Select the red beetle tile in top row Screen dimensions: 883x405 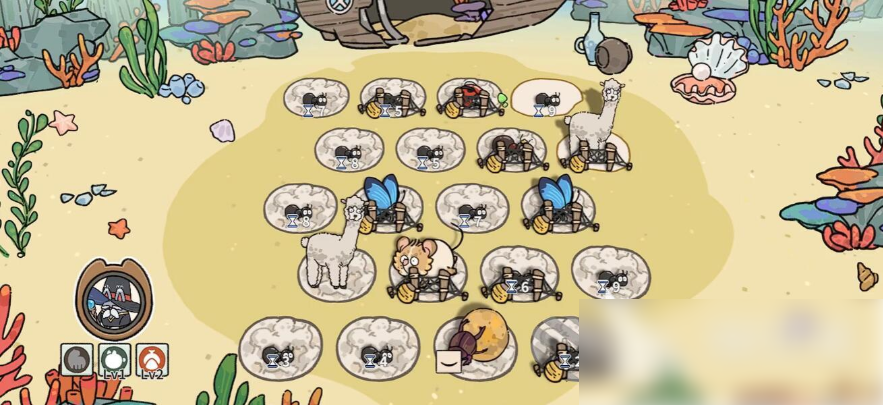470,98
